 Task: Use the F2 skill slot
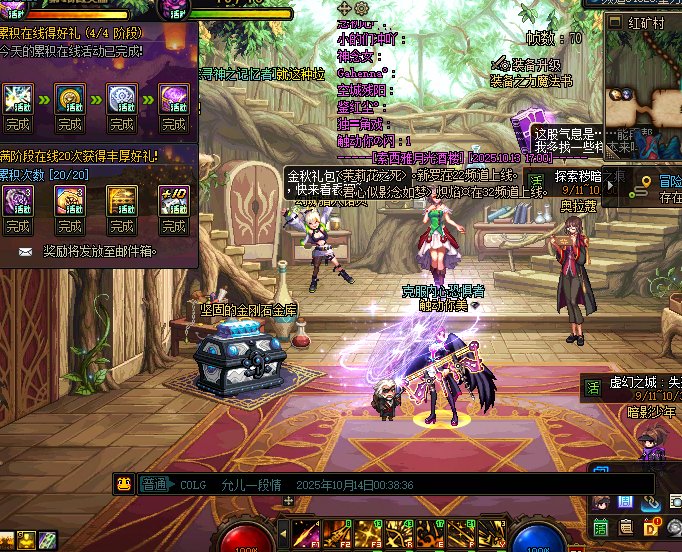click(x=335, y=531)
